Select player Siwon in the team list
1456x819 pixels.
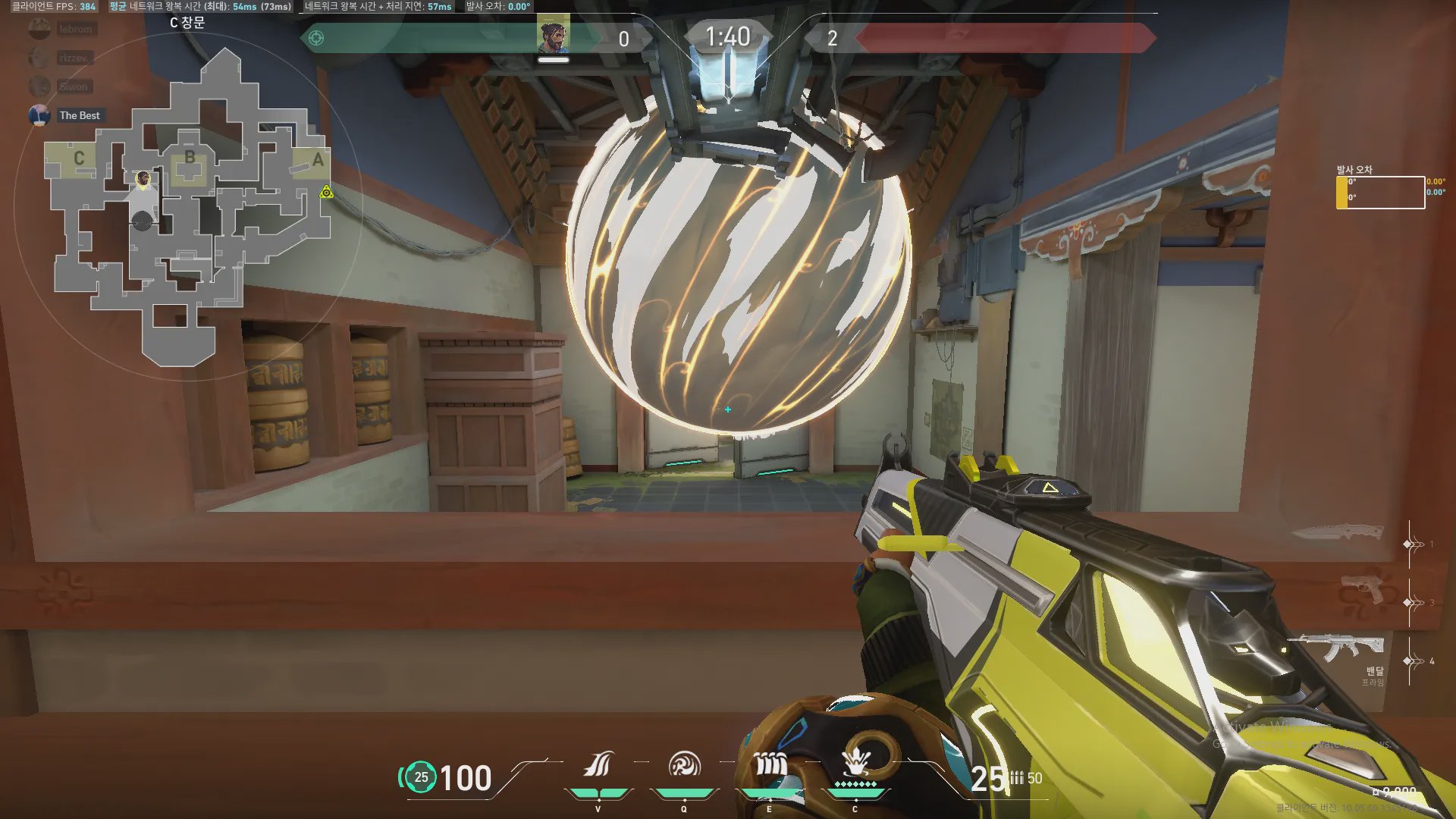pos(74,86)
